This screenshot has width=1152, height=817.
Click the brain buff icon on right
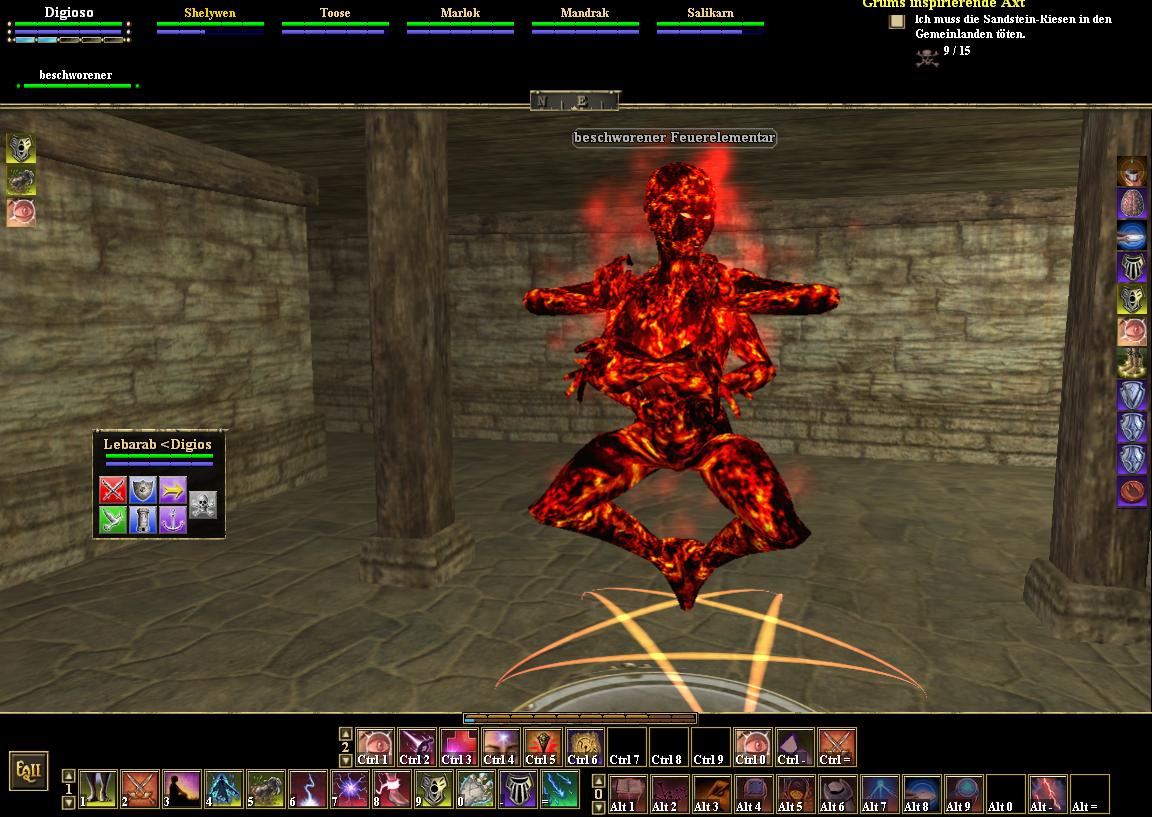tap(1132, 204)
